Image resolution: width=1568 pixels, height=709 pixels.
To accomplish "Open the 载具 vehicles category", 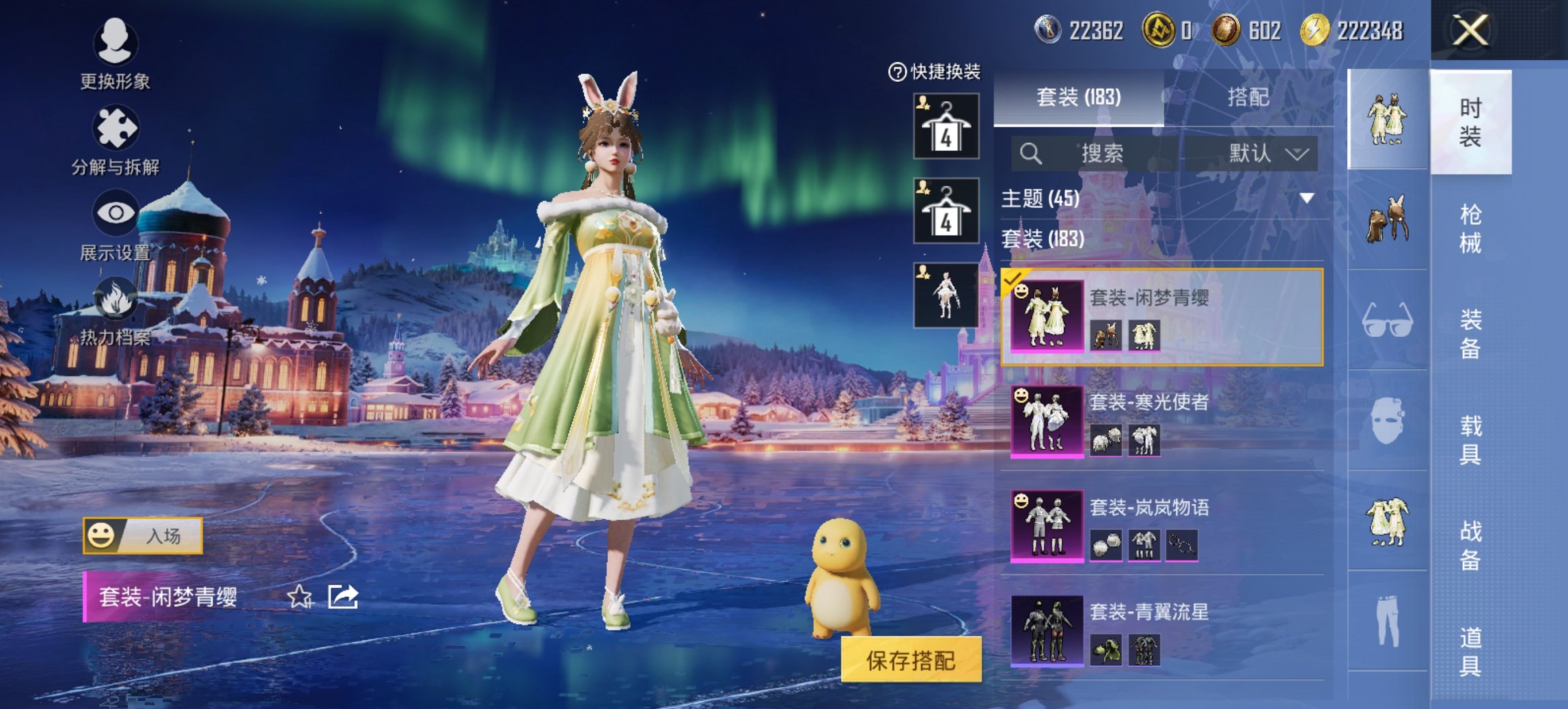I will [x=1470, y=440].
